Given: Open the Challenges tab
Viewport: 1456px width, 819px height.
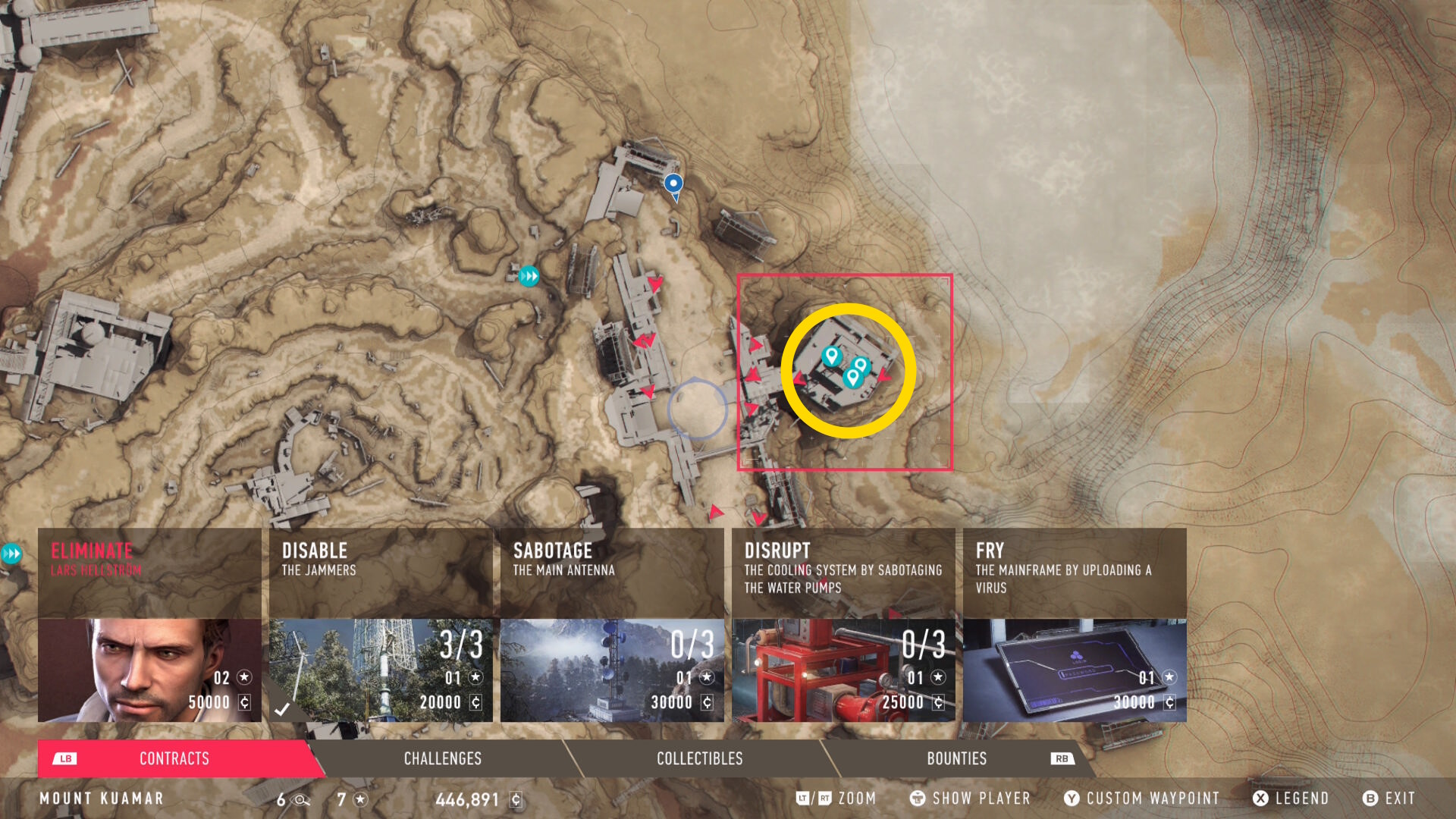Looking at the screenshot, I should [443, 758].
